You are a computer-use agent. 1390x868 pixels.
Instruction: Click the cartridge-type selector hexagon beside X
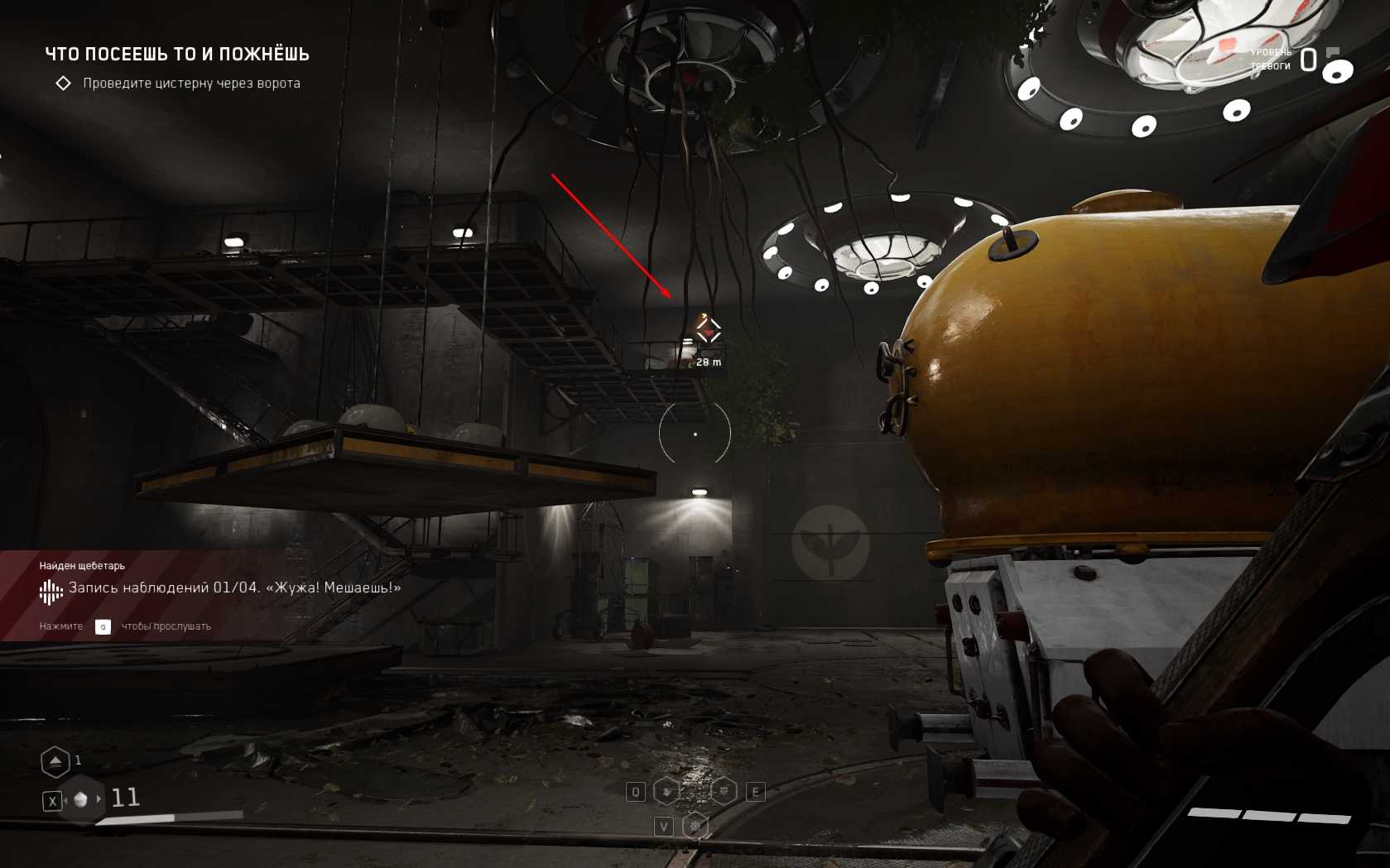[80, 799]
